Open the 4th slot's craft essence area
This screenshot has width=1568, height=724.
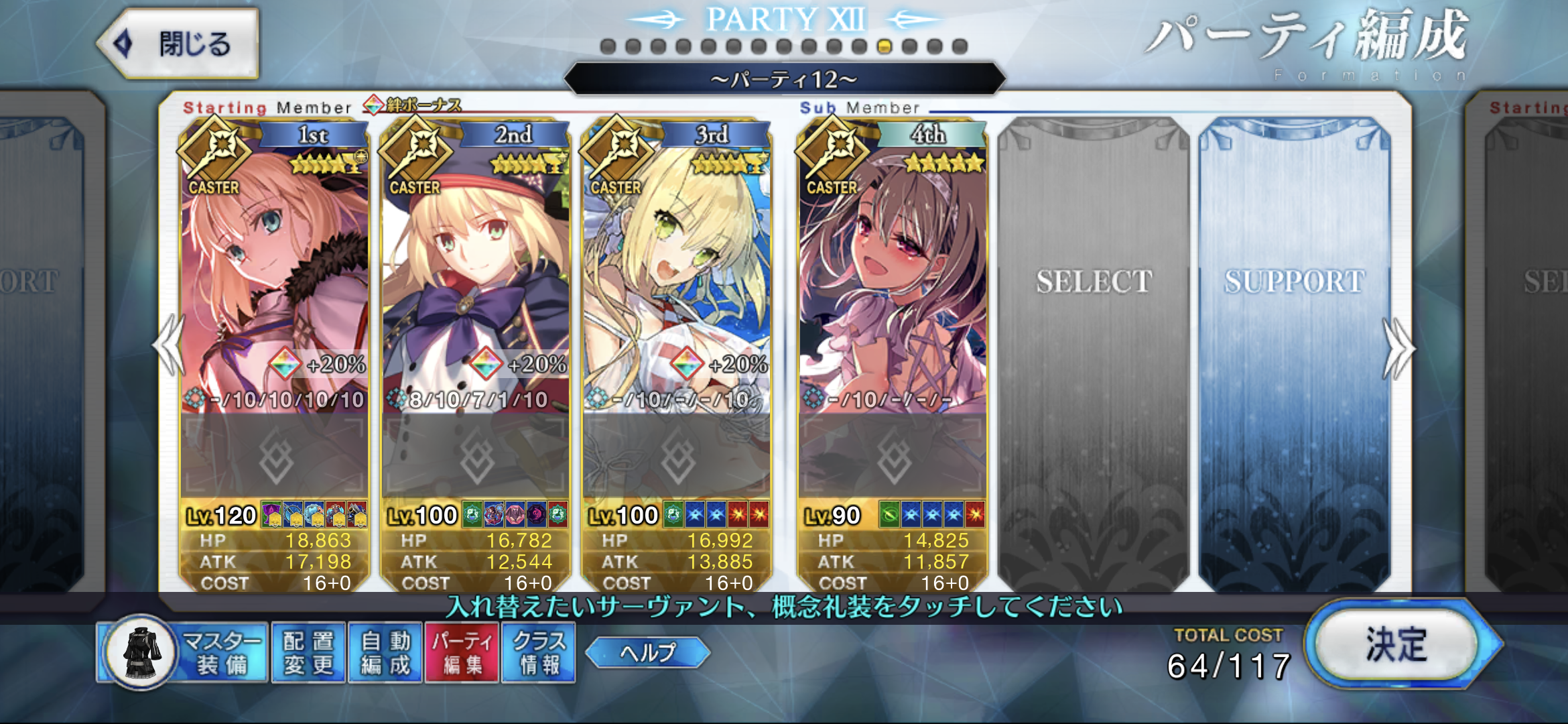(893, 457)
